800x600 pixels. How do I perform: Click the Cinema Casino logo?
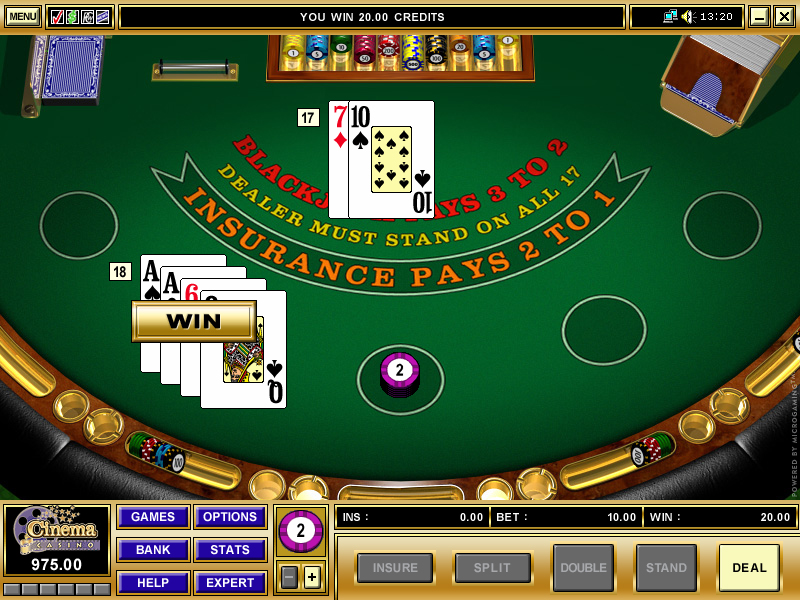[57, 530]
